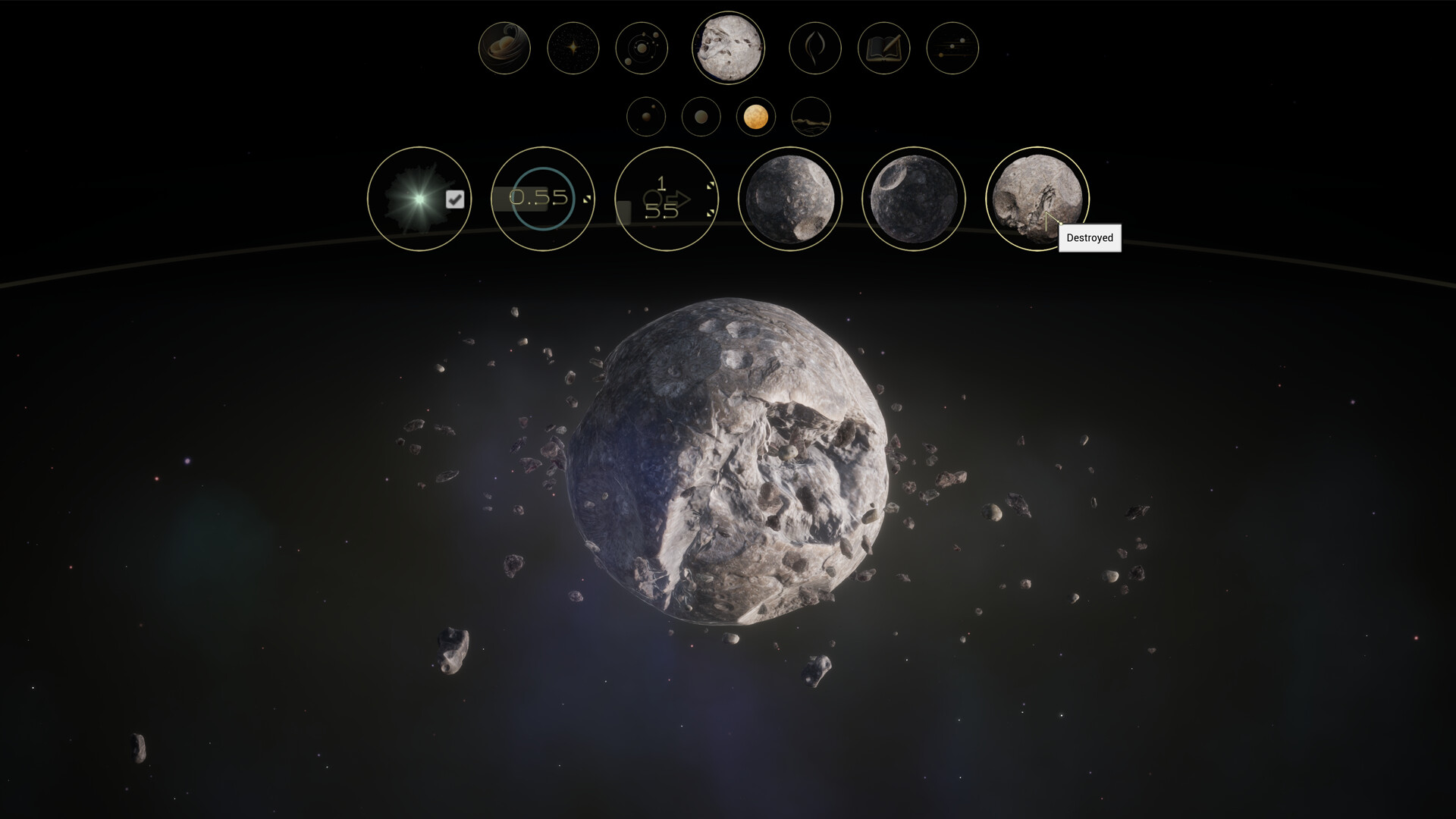Open the planet sliders settings icon
Image resolution: width=1456 pixels, height=819 pixels.
(952, 48)
